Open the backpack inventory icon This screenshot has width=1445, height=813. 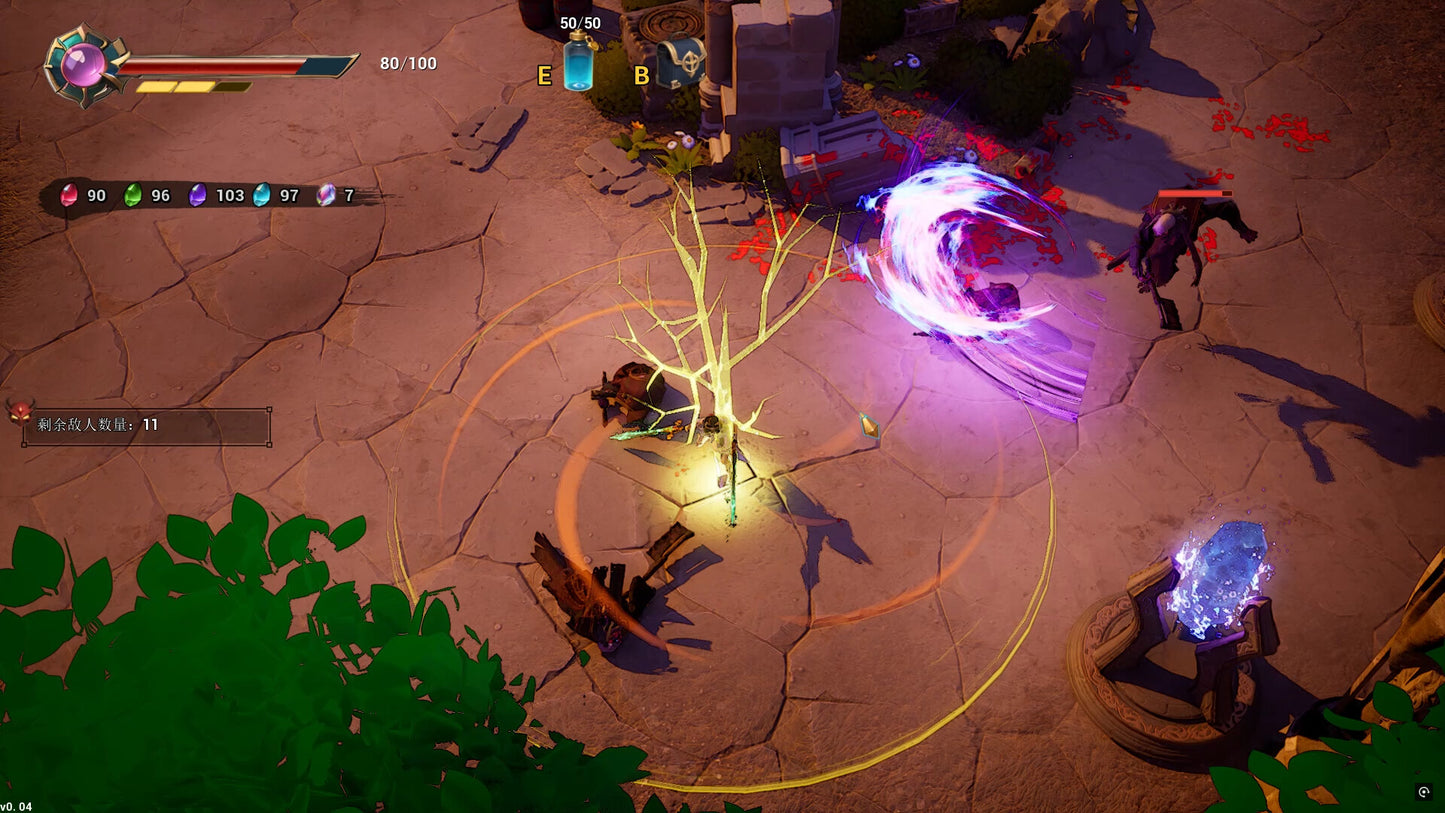(x=680, y=62)
